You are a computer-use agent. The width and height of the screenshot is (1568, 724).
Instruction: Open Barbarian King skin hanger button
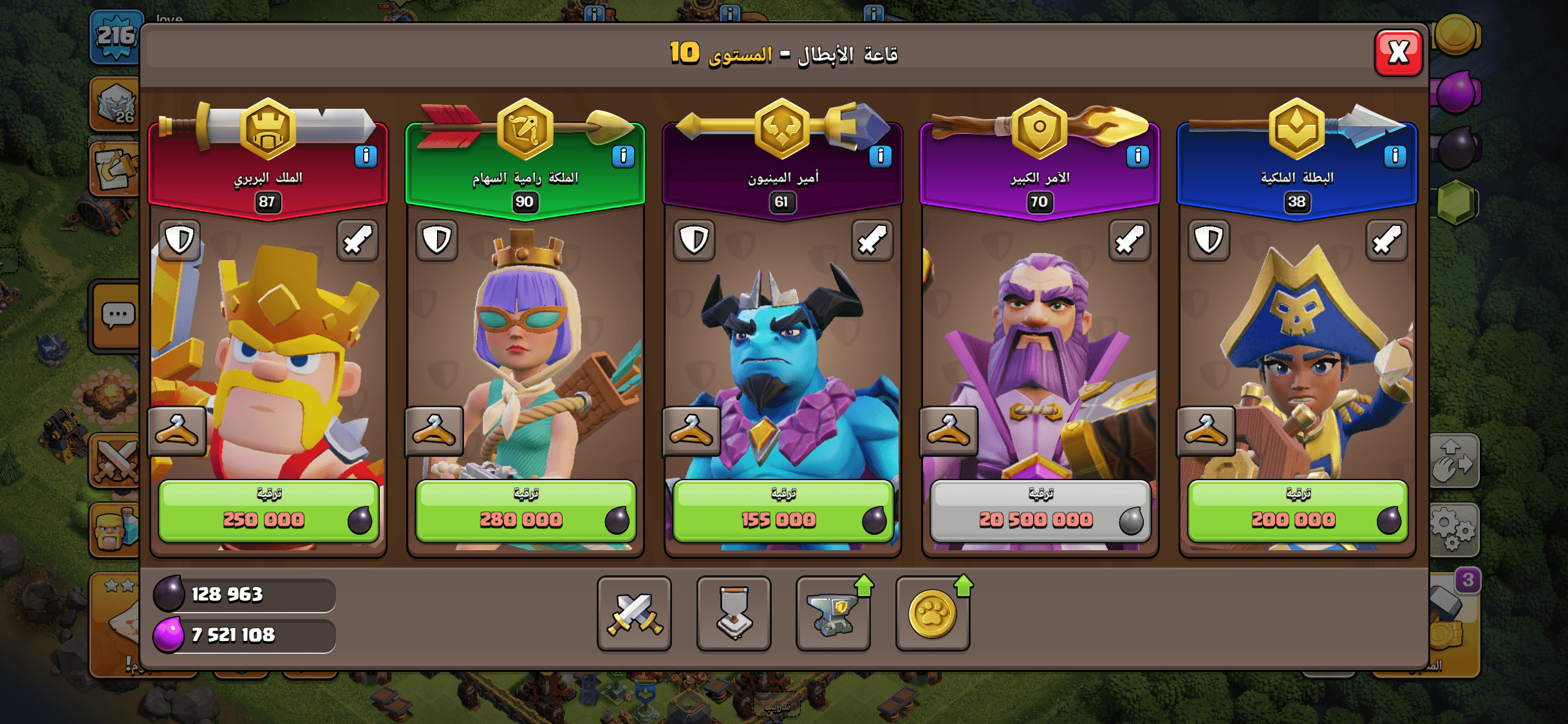click(x=177, y=431)
